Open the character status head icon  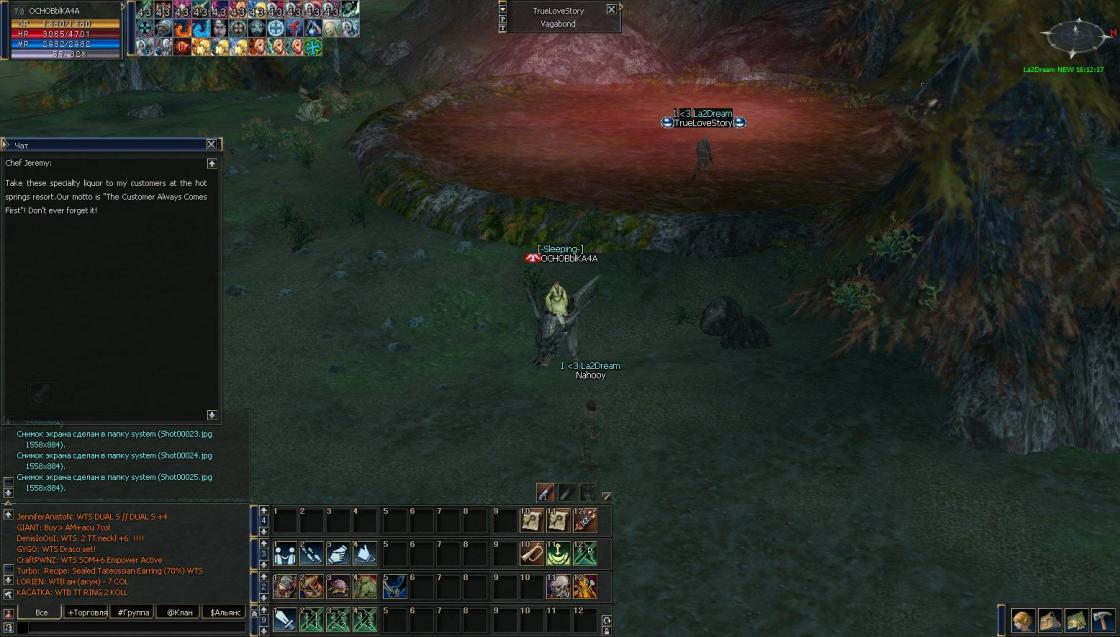pos(1022,620)
